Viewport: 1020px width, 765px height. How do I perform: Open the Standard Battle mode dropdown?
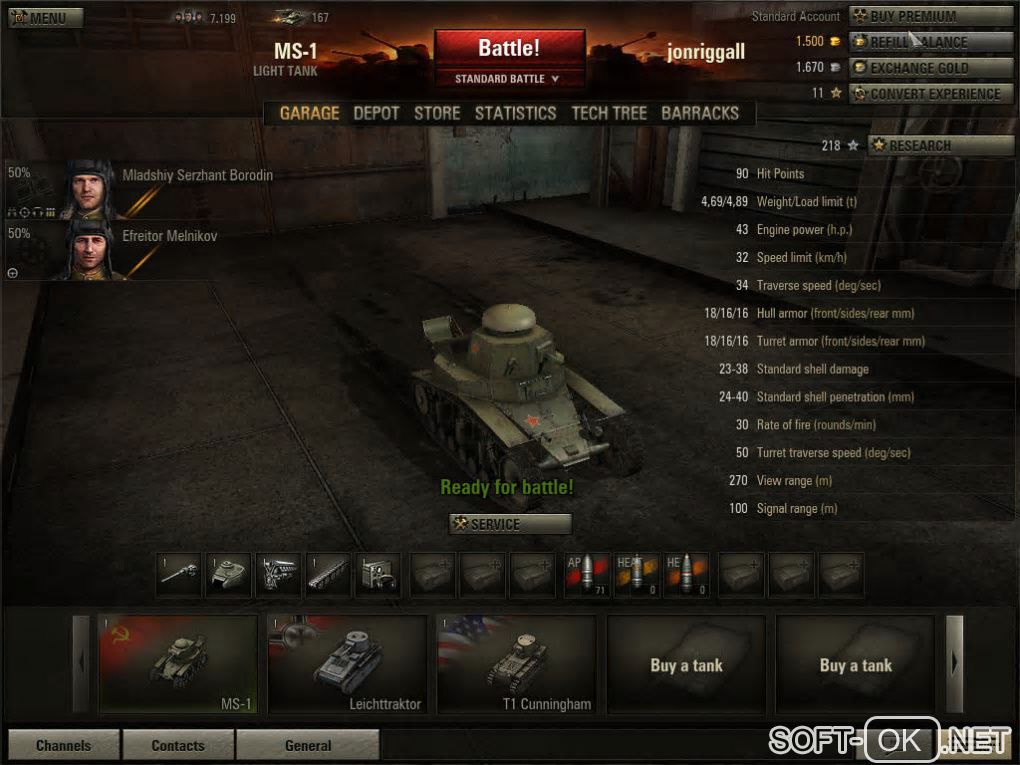[509, 79]
